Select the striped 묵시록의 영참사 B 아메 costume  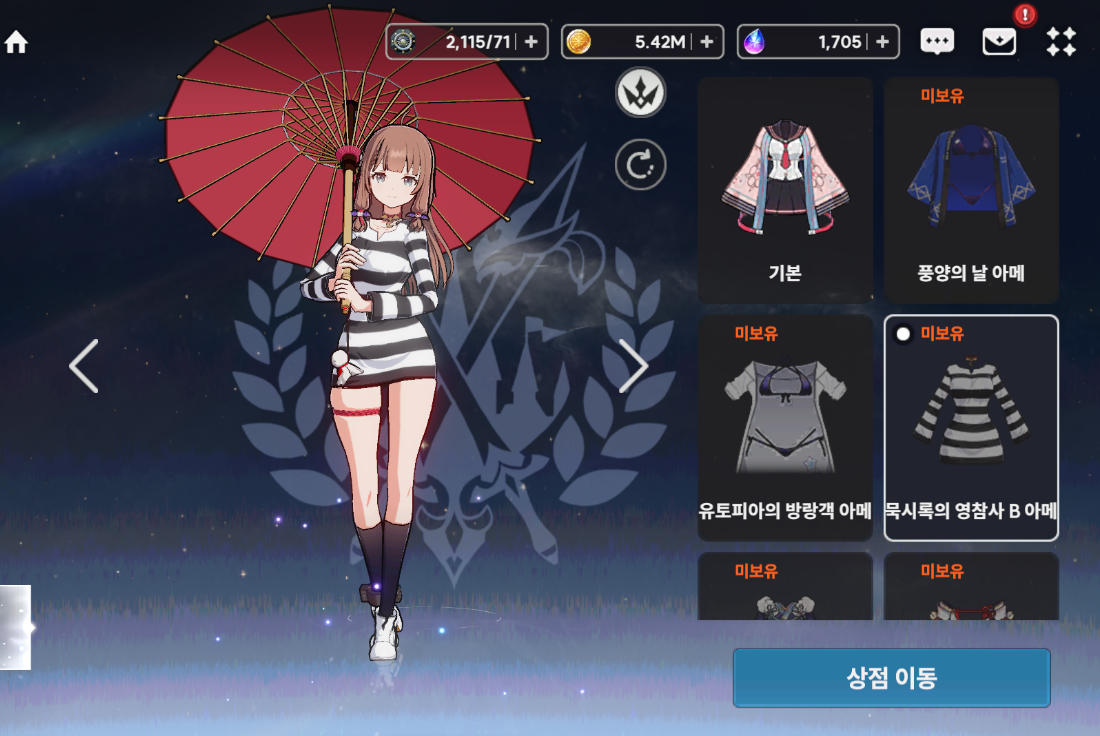pyautogui.click(x=971, y=428)
